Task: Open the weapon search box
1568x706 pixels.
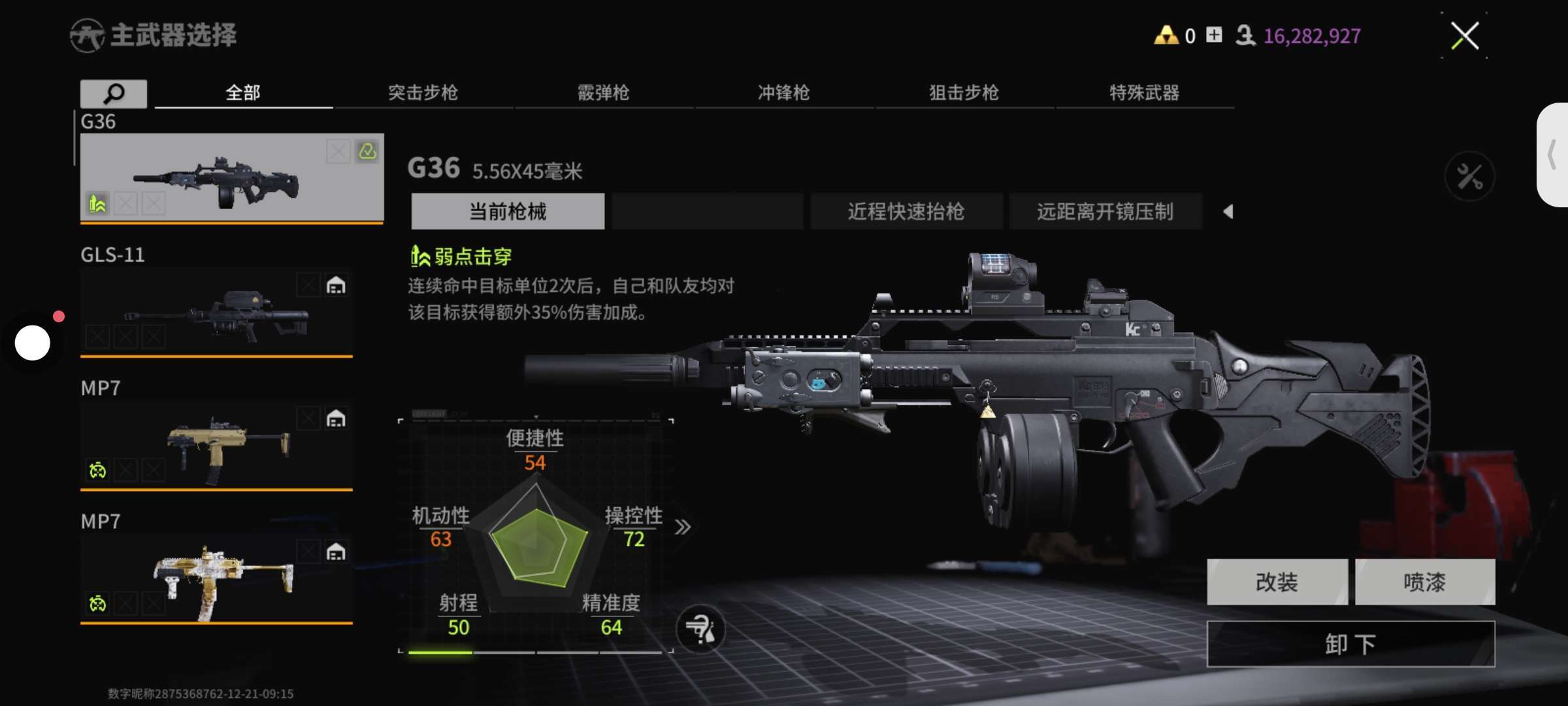Action: click(x=114, y=93)
